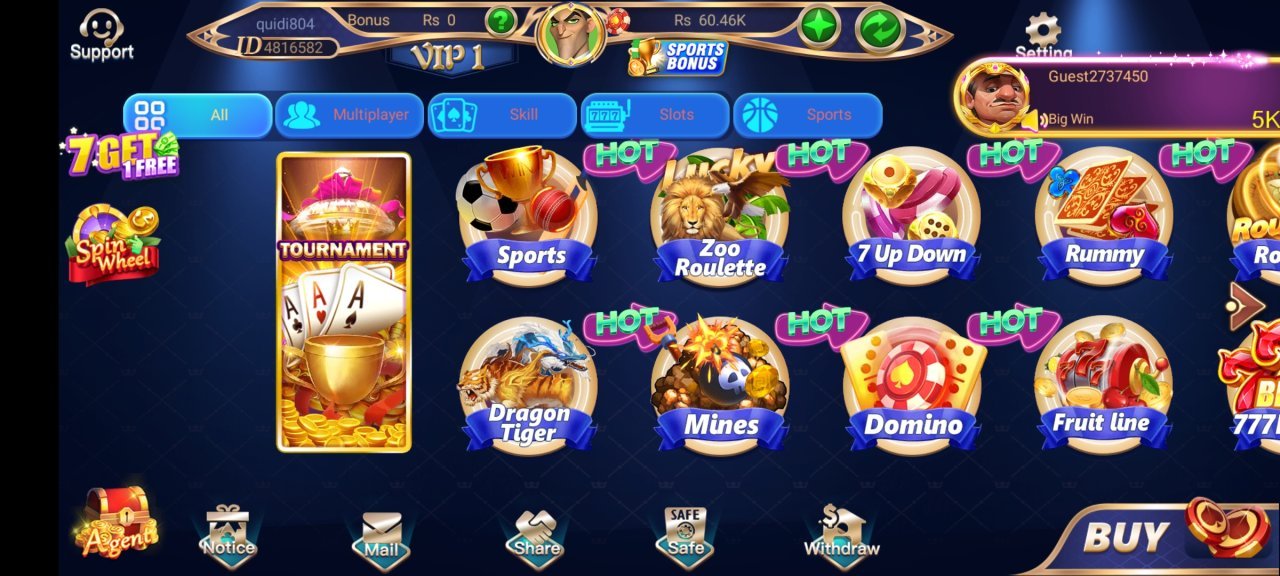1280x576 pixels.
Task: Launch the Zoo Roulette game
Action: pyautogui.click(x=720, y=217)
